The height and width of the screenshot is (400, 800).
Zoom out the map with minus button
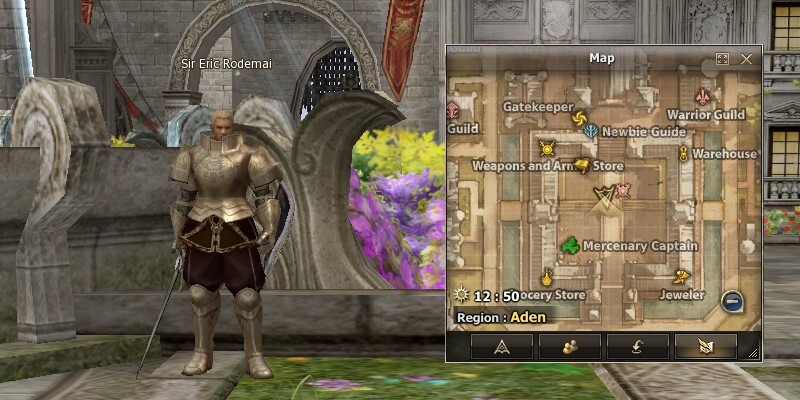coord(733,300)
